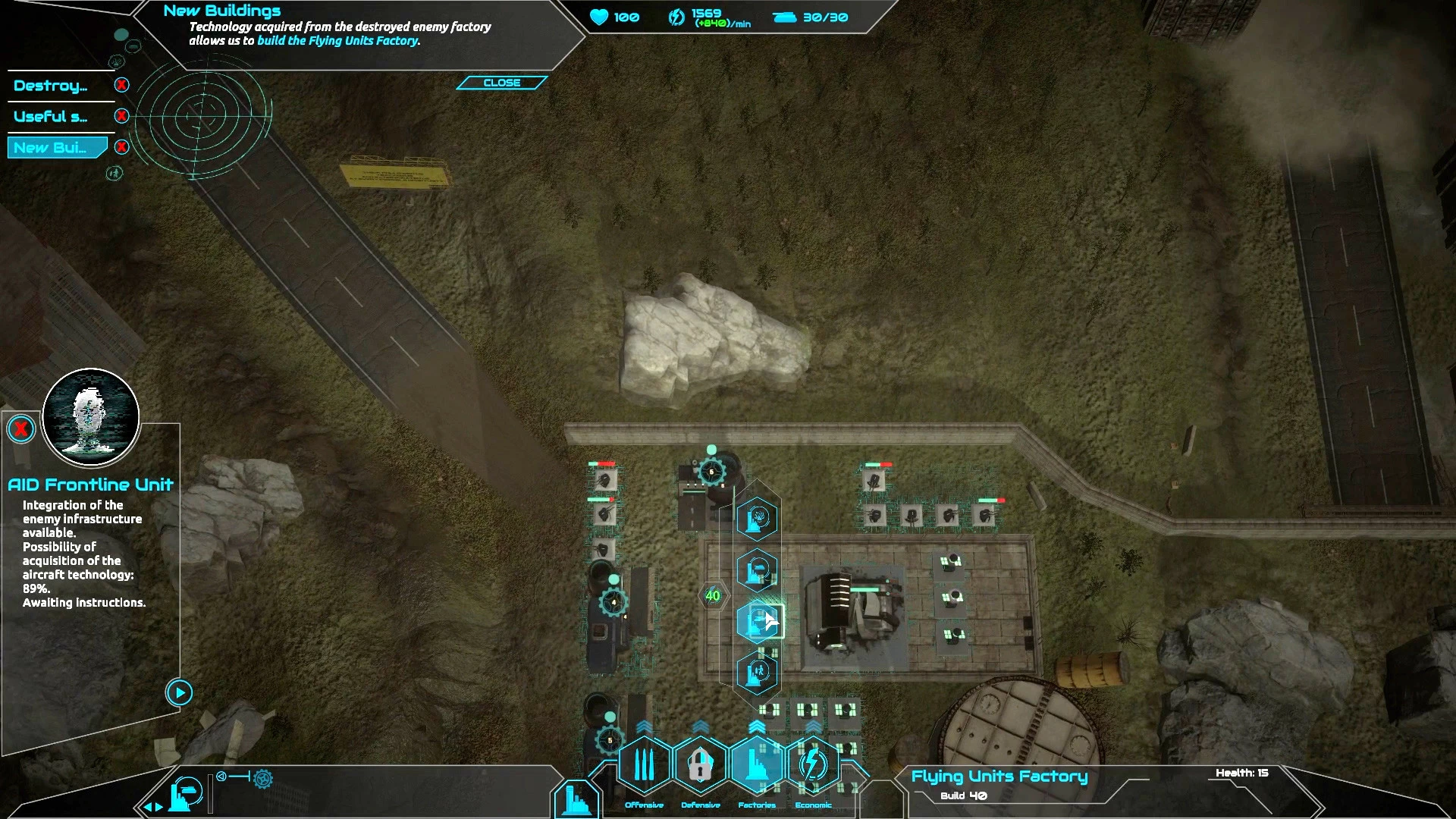Open the Destroy... notification entry
The width and height of the screenshot is (1456, 819).
(x=51, y=86)
